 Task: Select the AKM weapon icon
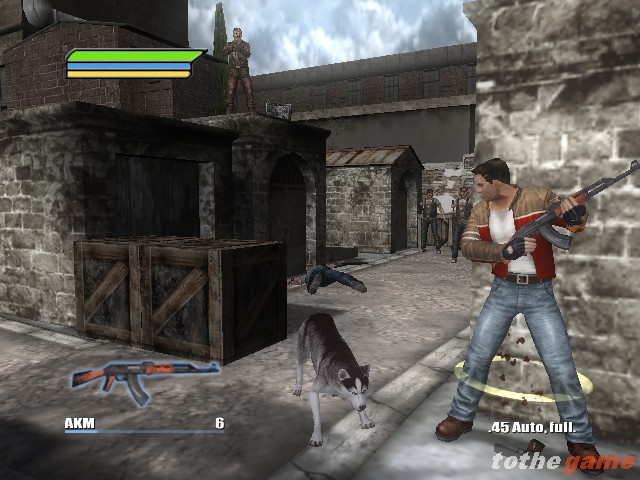tap(144, 378)
